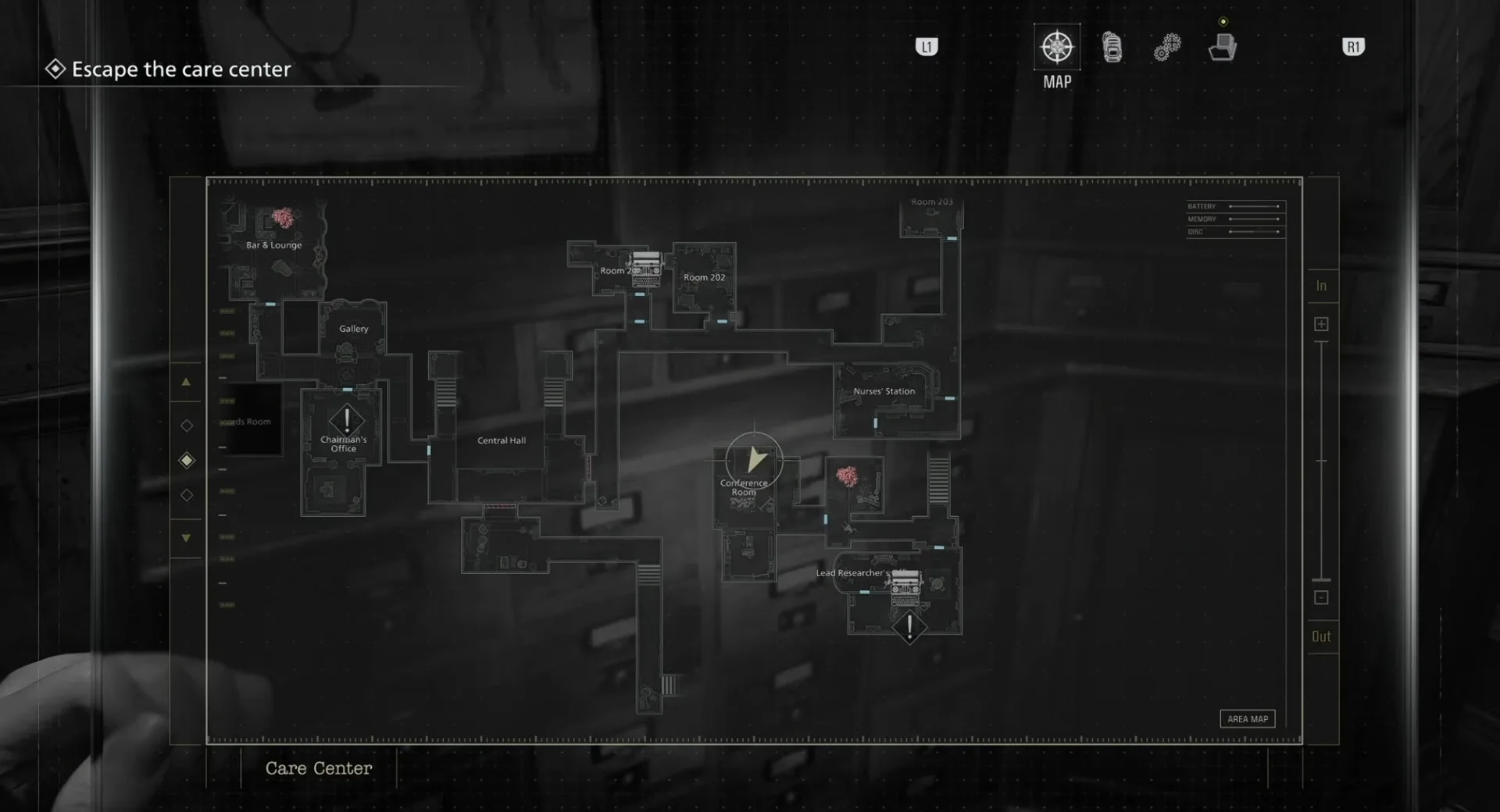Open the files folder tab
The width and height of the screenshot is (1500, 812).
(x=1223, y=48)
